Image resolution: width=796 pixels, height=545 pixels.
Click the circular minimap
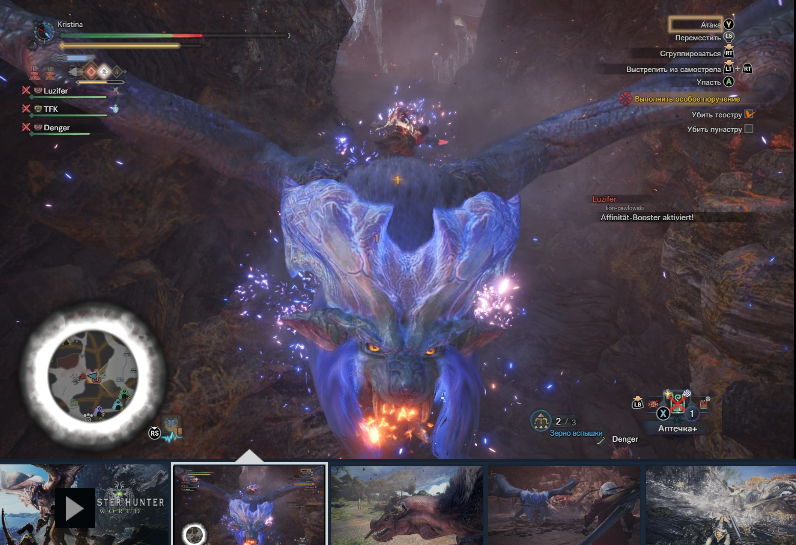(92, 373)
